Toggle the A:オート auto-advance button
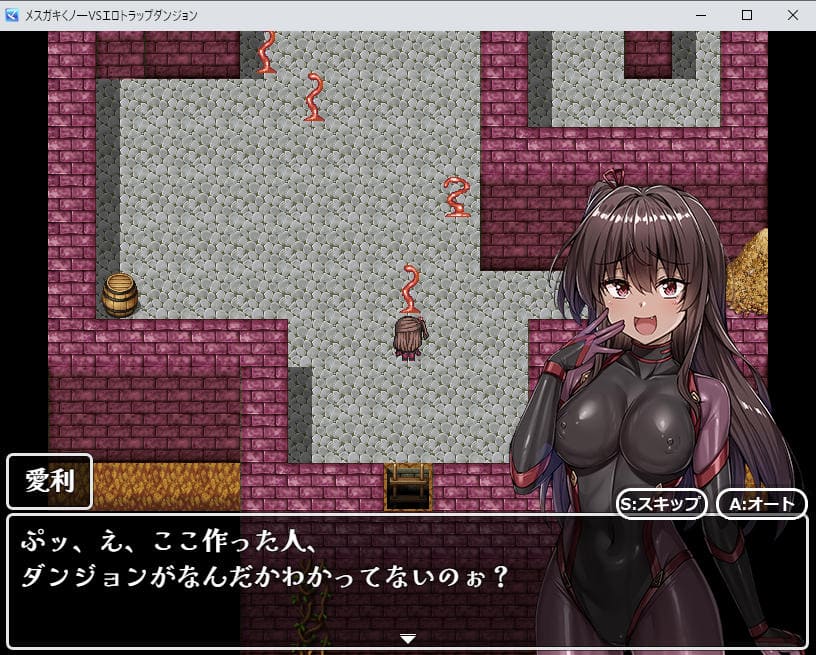This screenshot has width=816, height=655. 761,503
